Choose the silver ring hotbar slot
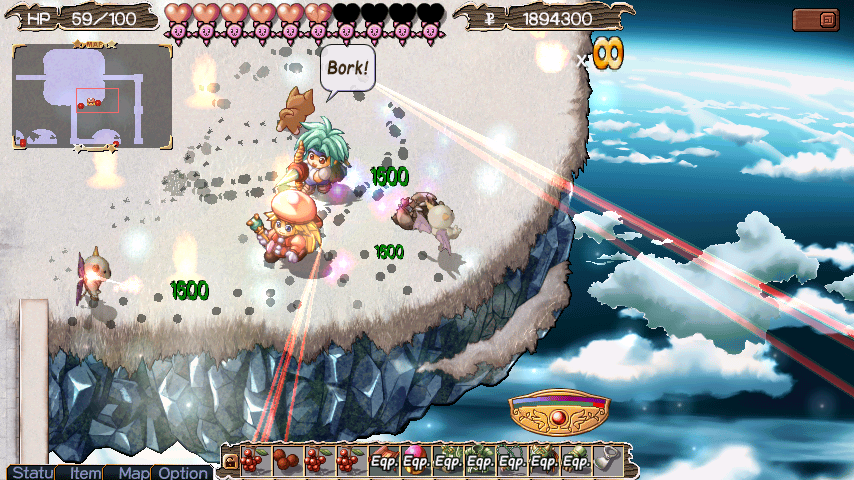The image size is (854, 480). (x=605, y=460)
